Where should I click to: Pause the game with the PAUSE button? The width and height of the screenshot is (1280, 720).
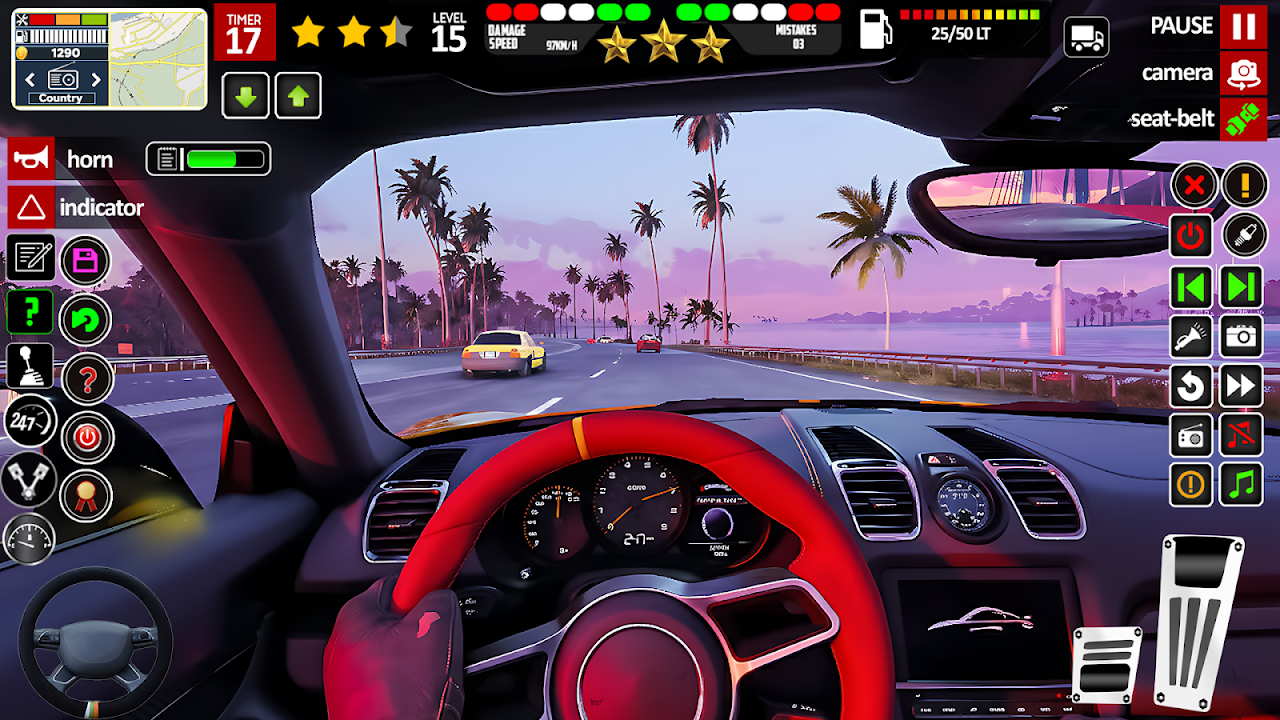1243,26
